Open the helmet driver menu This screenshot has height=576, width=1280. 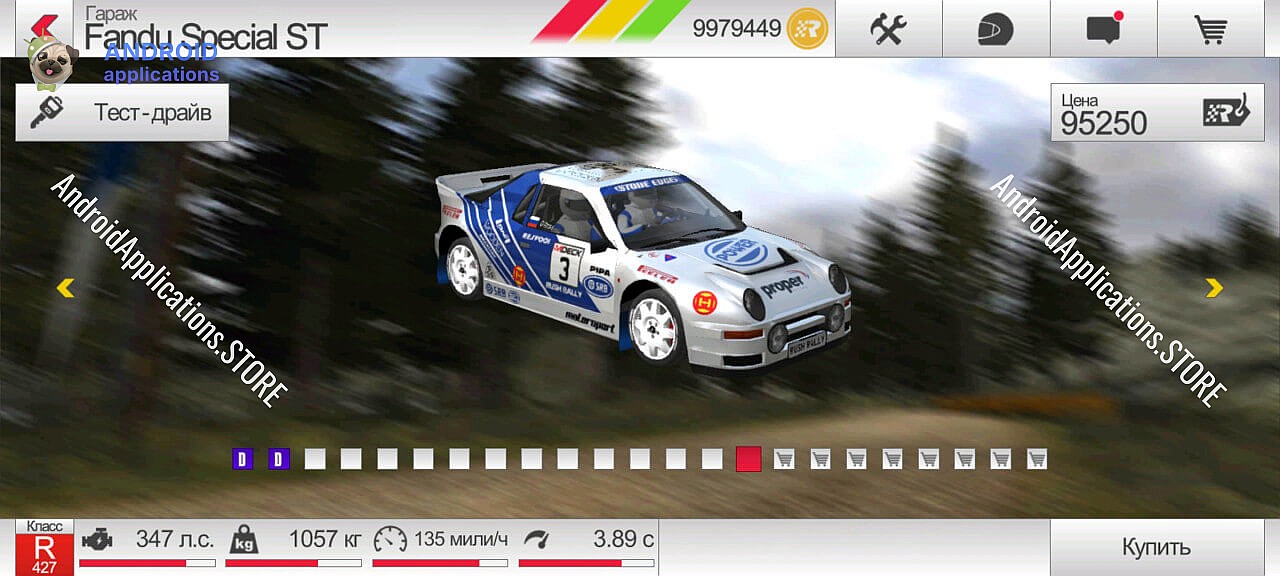pyautogui.click(x=996, y=29)
